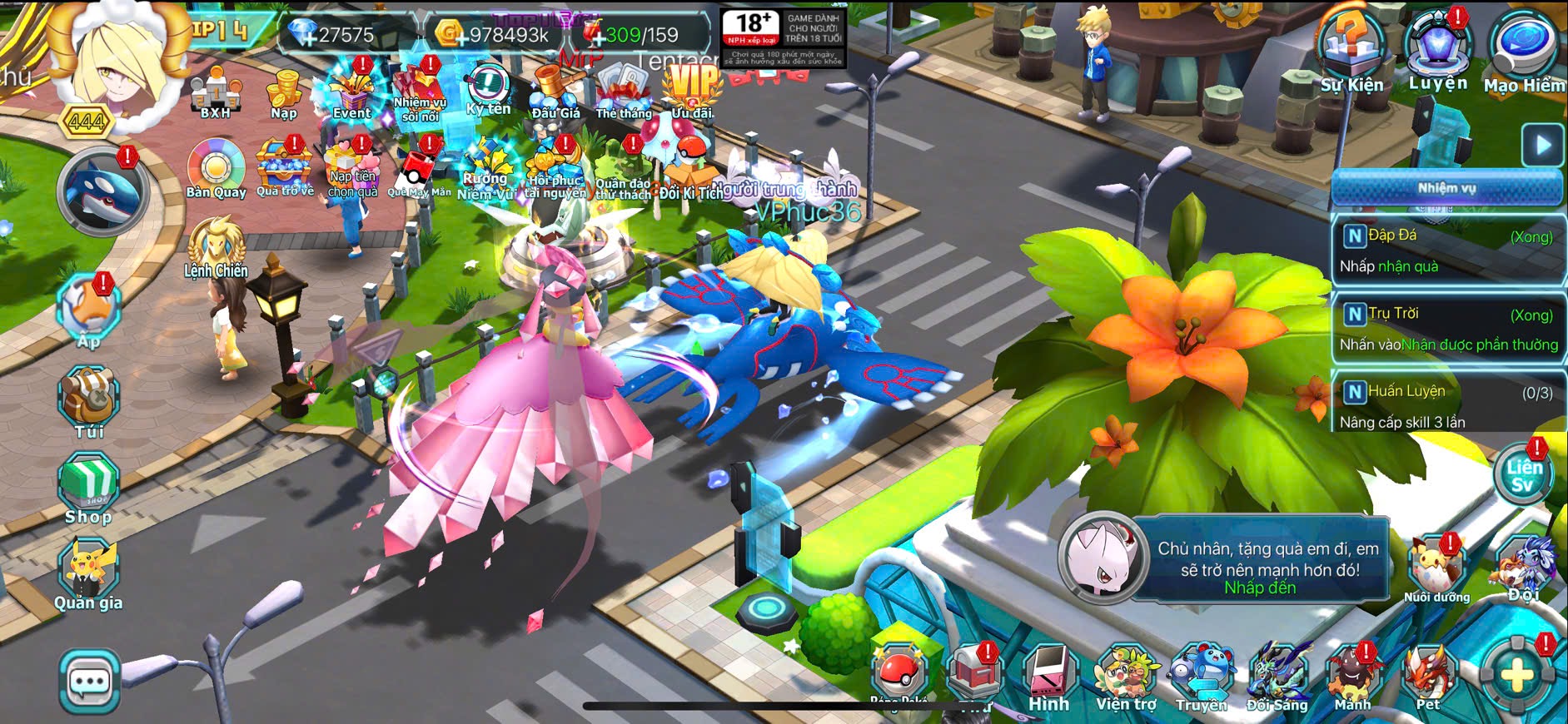Image resolution: width=1568 pixels, height=724 pixels.
Task: Open the Nuôi dưỡng nurture icon
Action: pos(1436,568)
